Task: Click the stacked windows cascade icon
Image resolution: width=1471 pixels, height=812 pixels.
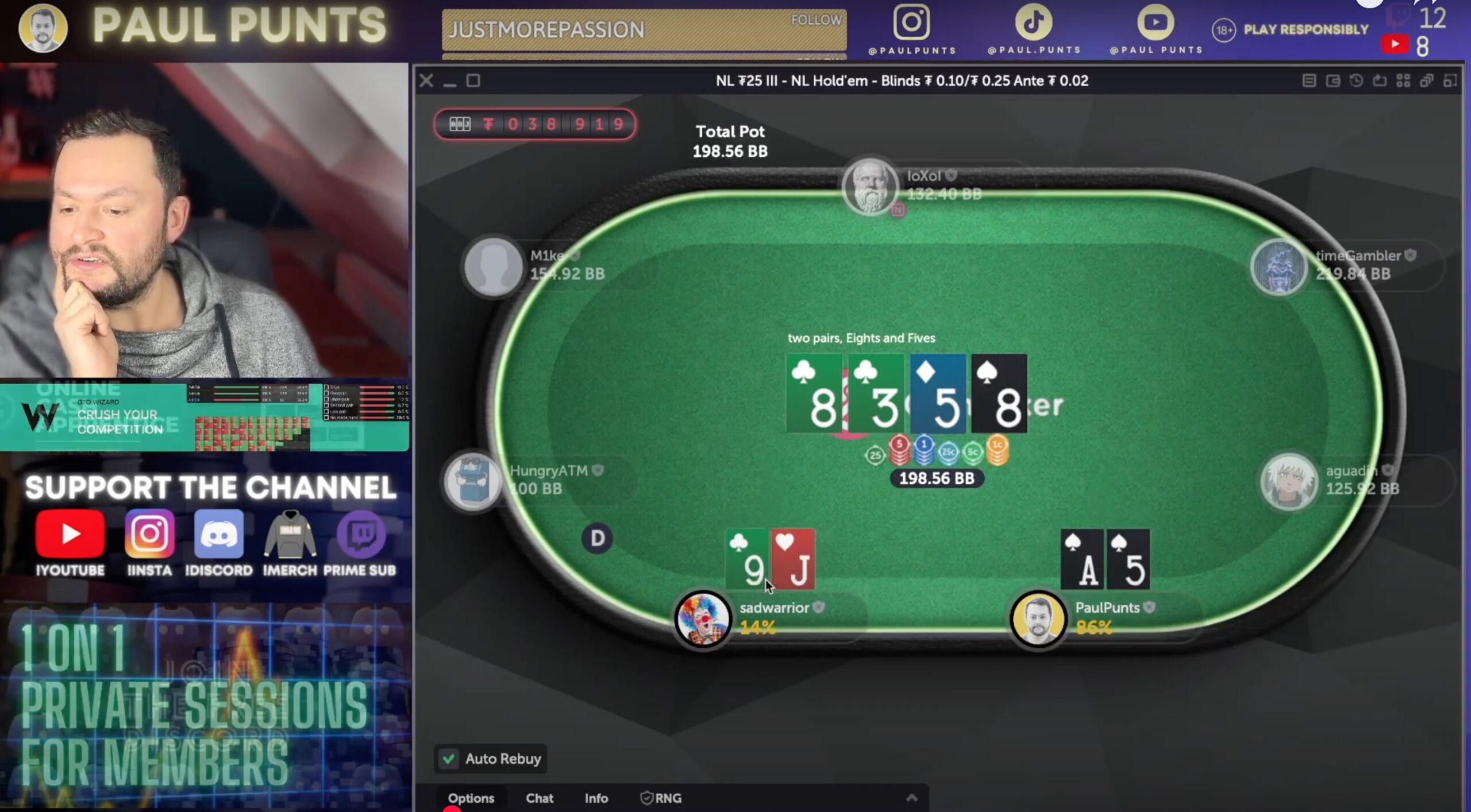Action: 1427,81
